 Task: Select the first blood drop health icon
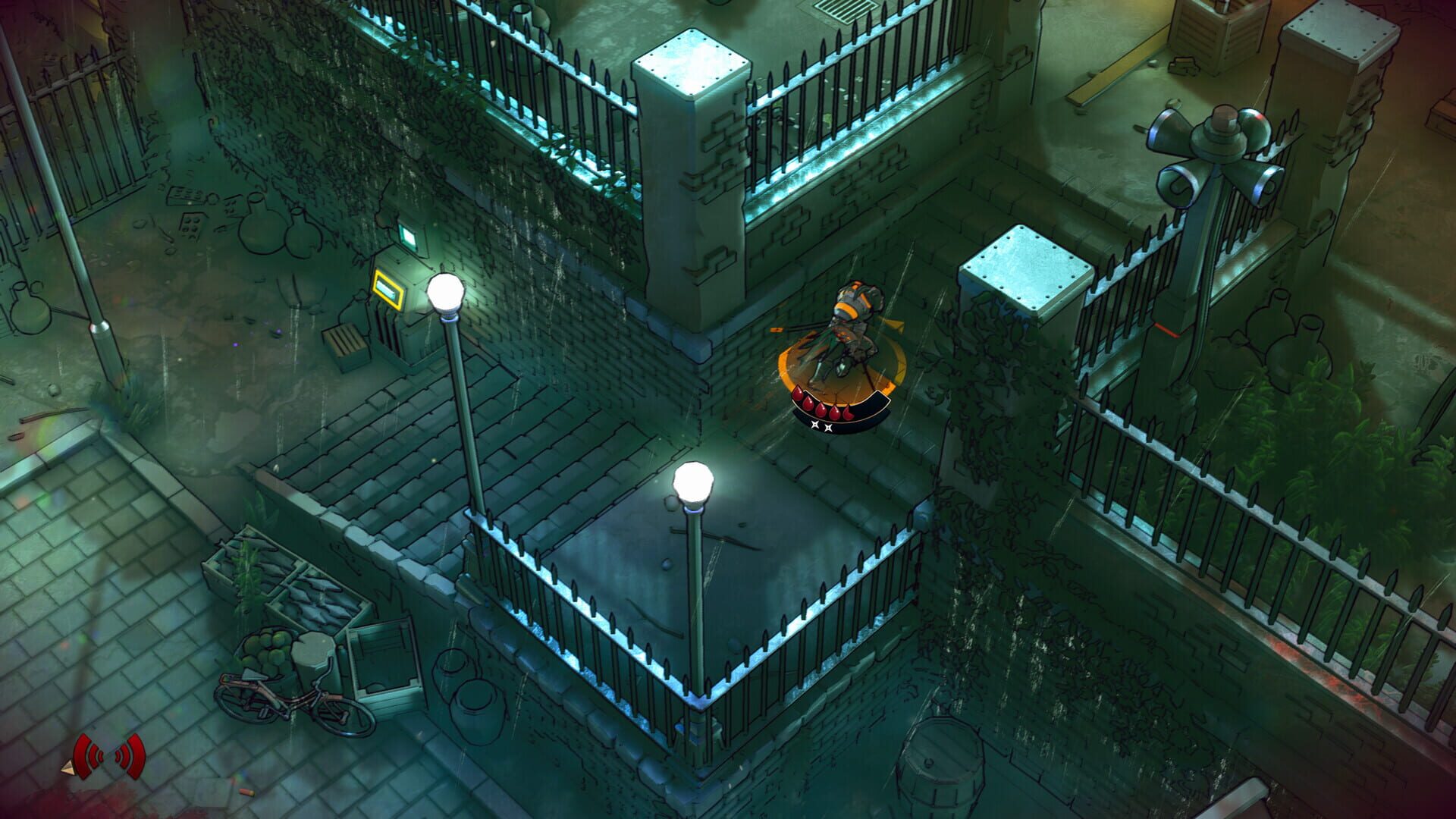(x=798, y=393)
